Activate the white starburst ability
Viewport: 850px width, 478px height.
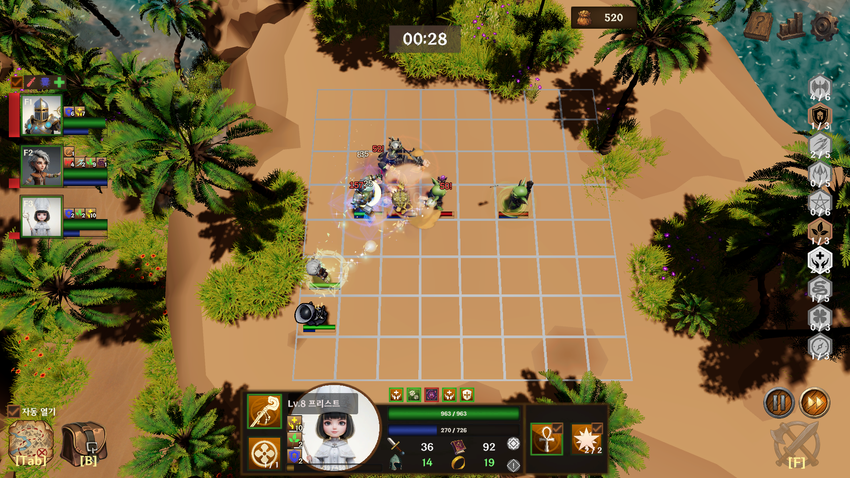point(585,437)
